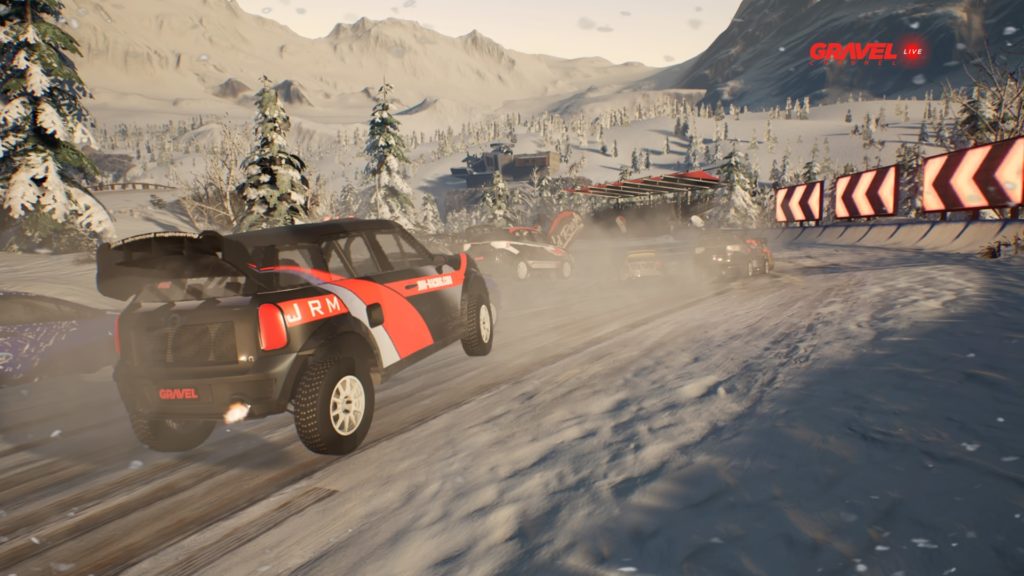1024x576 pixels.
Task: Click the Gravel Live logo overlay
Action: (x=866, y=52)
